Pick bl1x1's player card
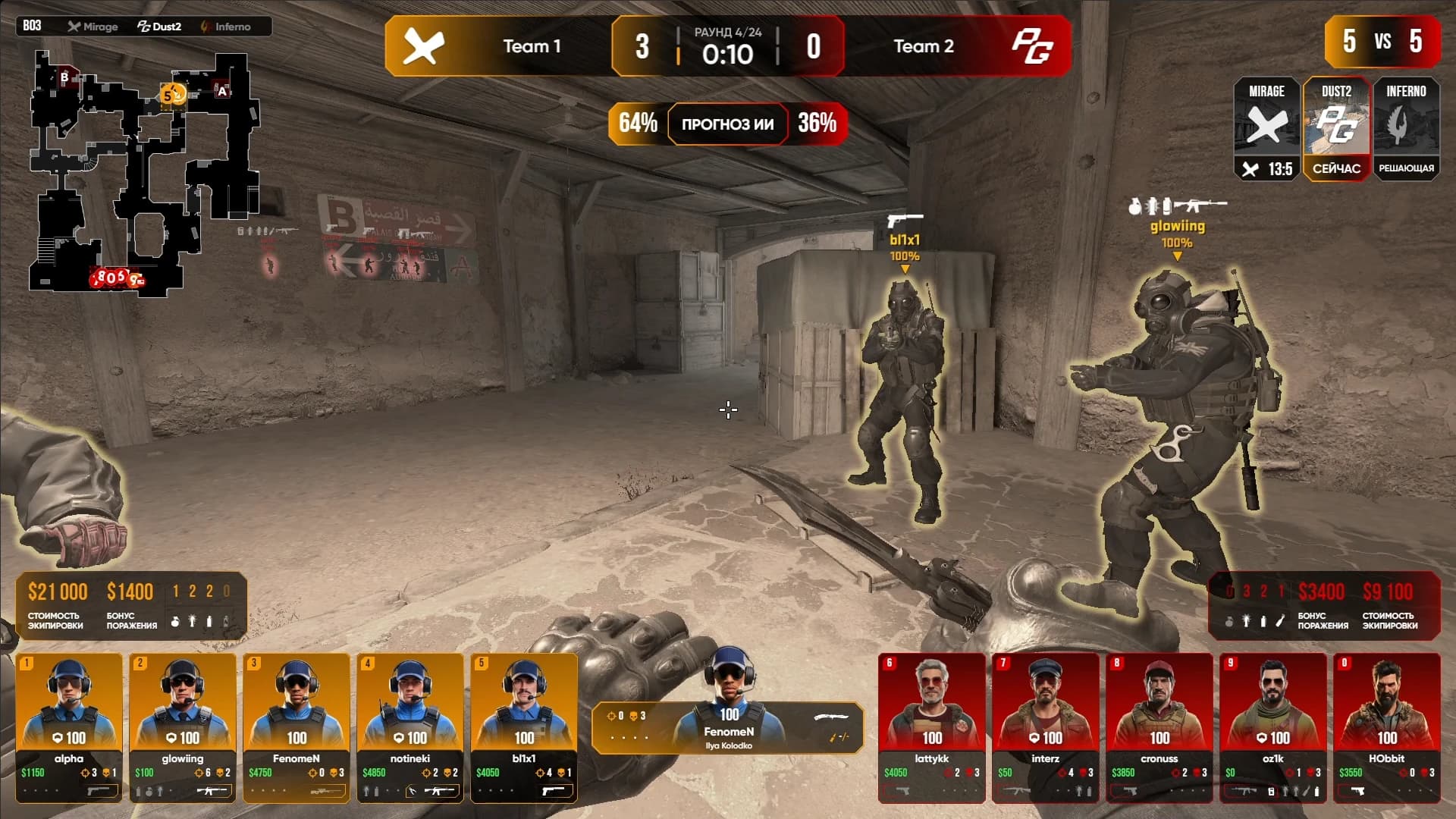 [524, 726]
